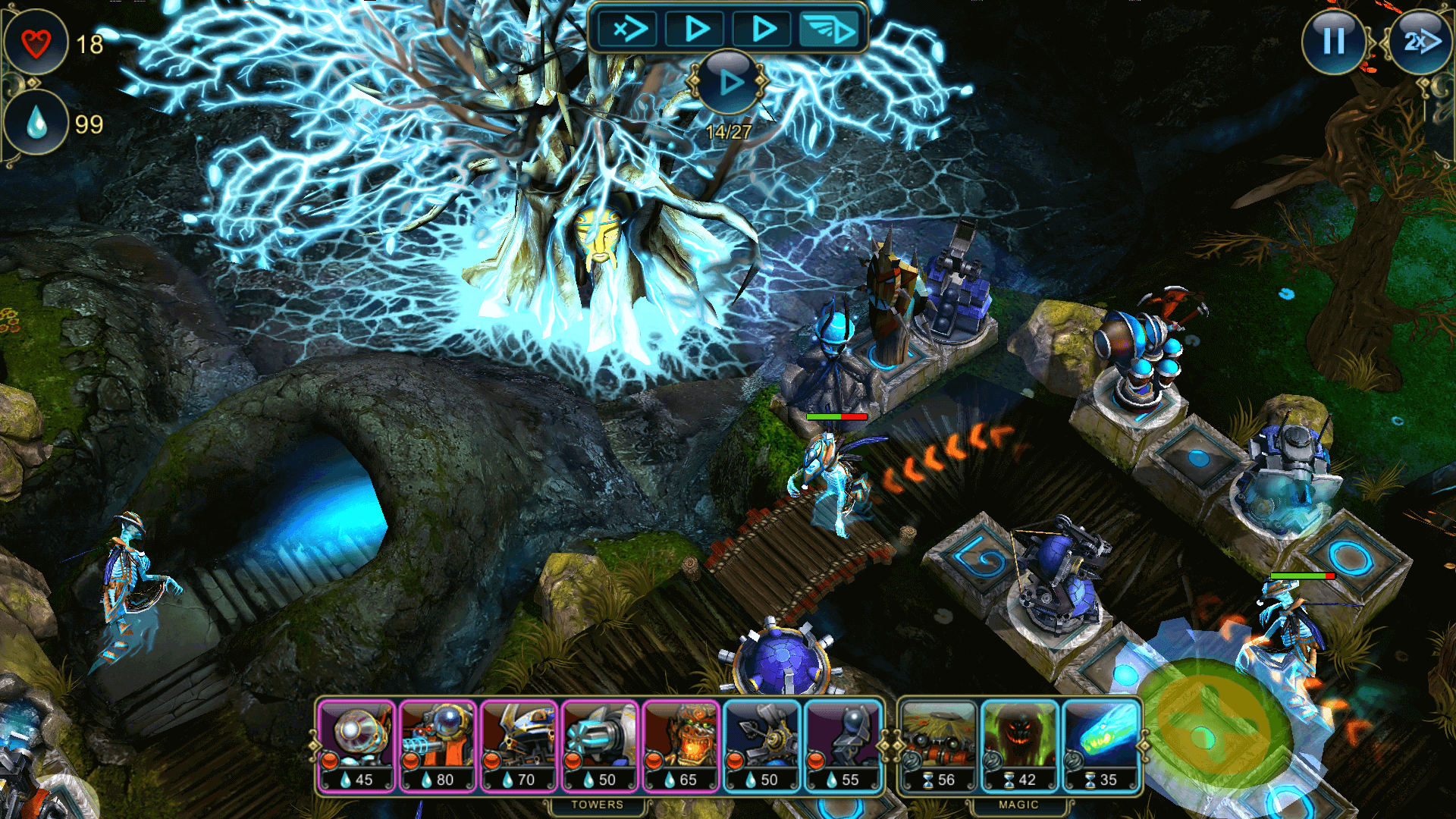Toggle 2x game speed
This screenshot has width=1456, height=819.
1419,41
